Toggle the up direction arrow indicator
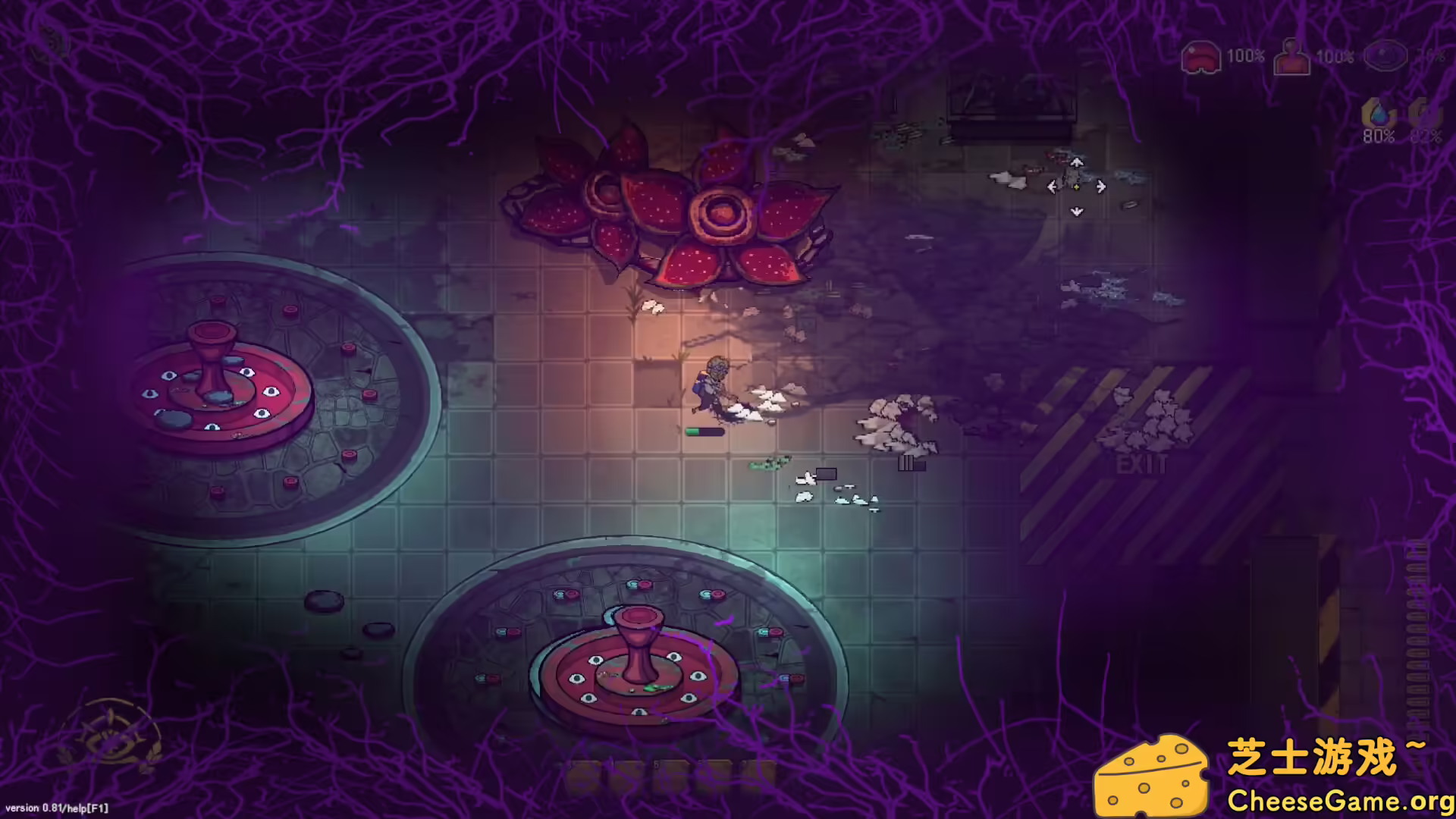Viewport: 1456px width, 819px height. tap(1076, 162)
